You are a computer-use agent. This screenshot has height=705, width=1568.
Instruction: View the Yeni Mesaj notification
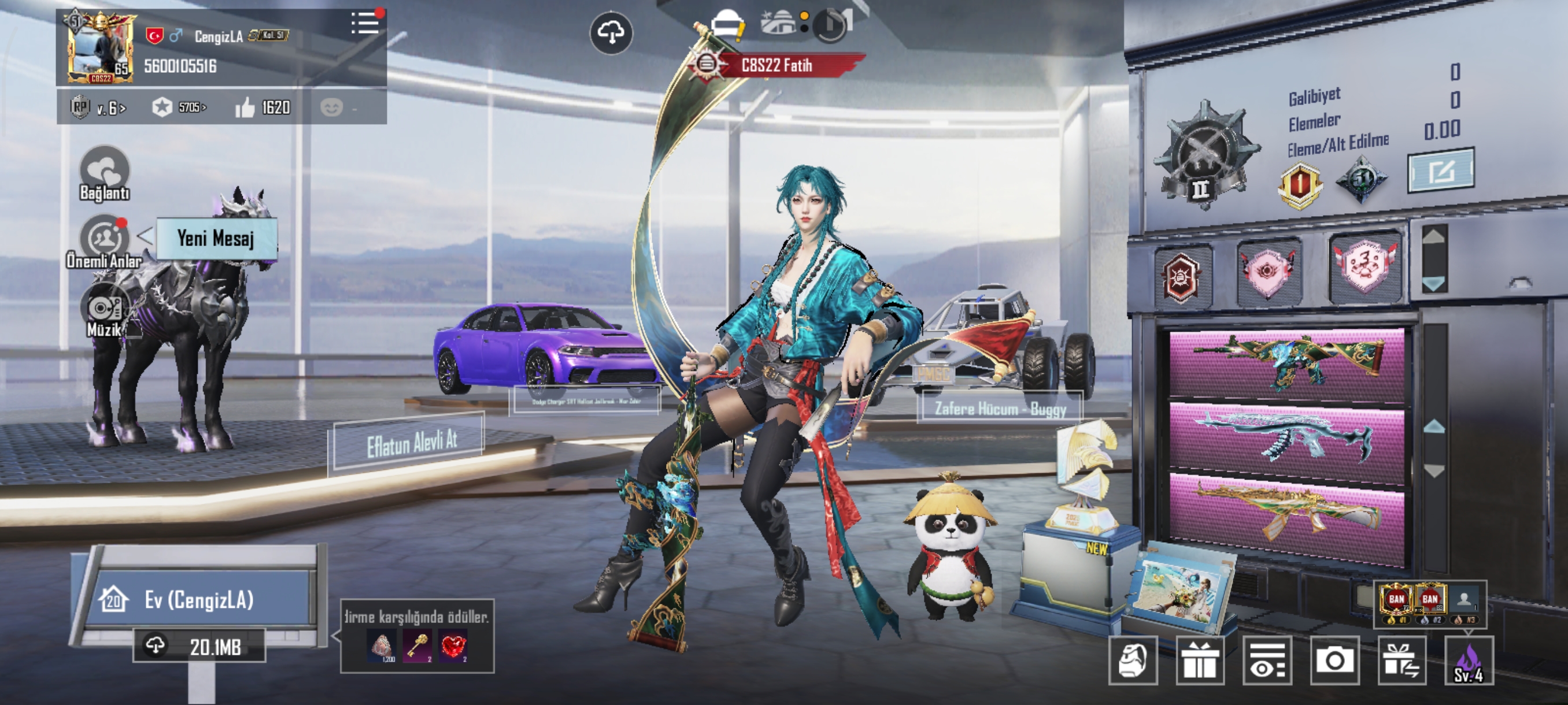pos(216,239)
